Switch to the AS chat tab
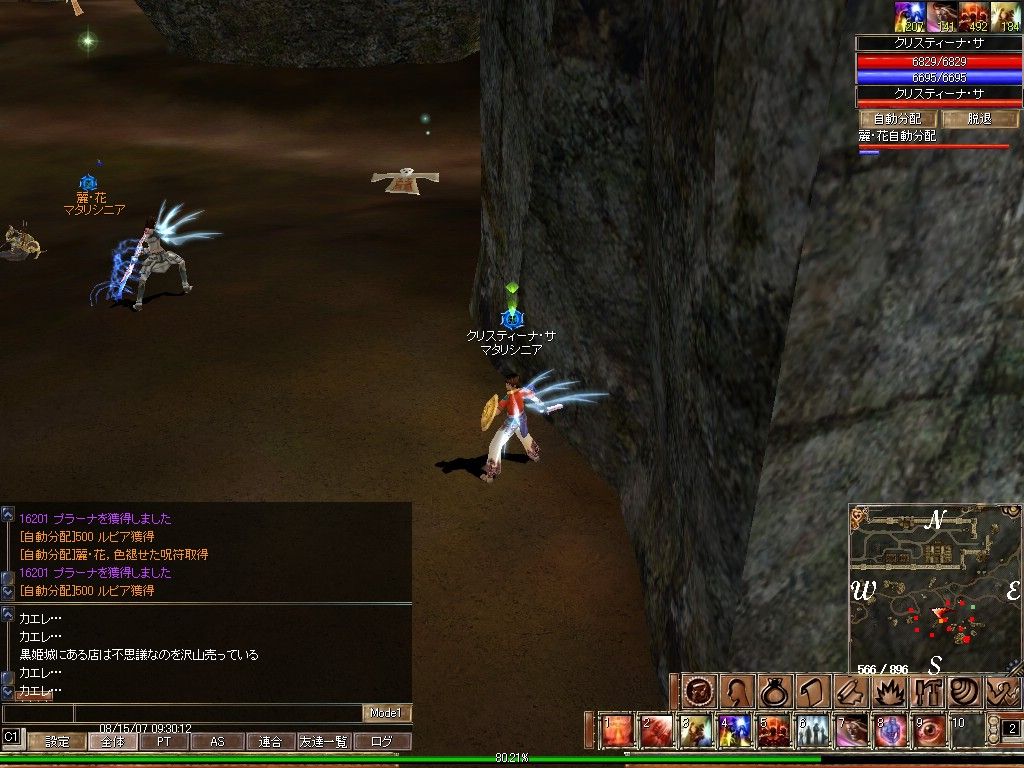Image resolution: width=1024 pixels, height=768 pixels. pyautogui.click(x=217, y=742)
